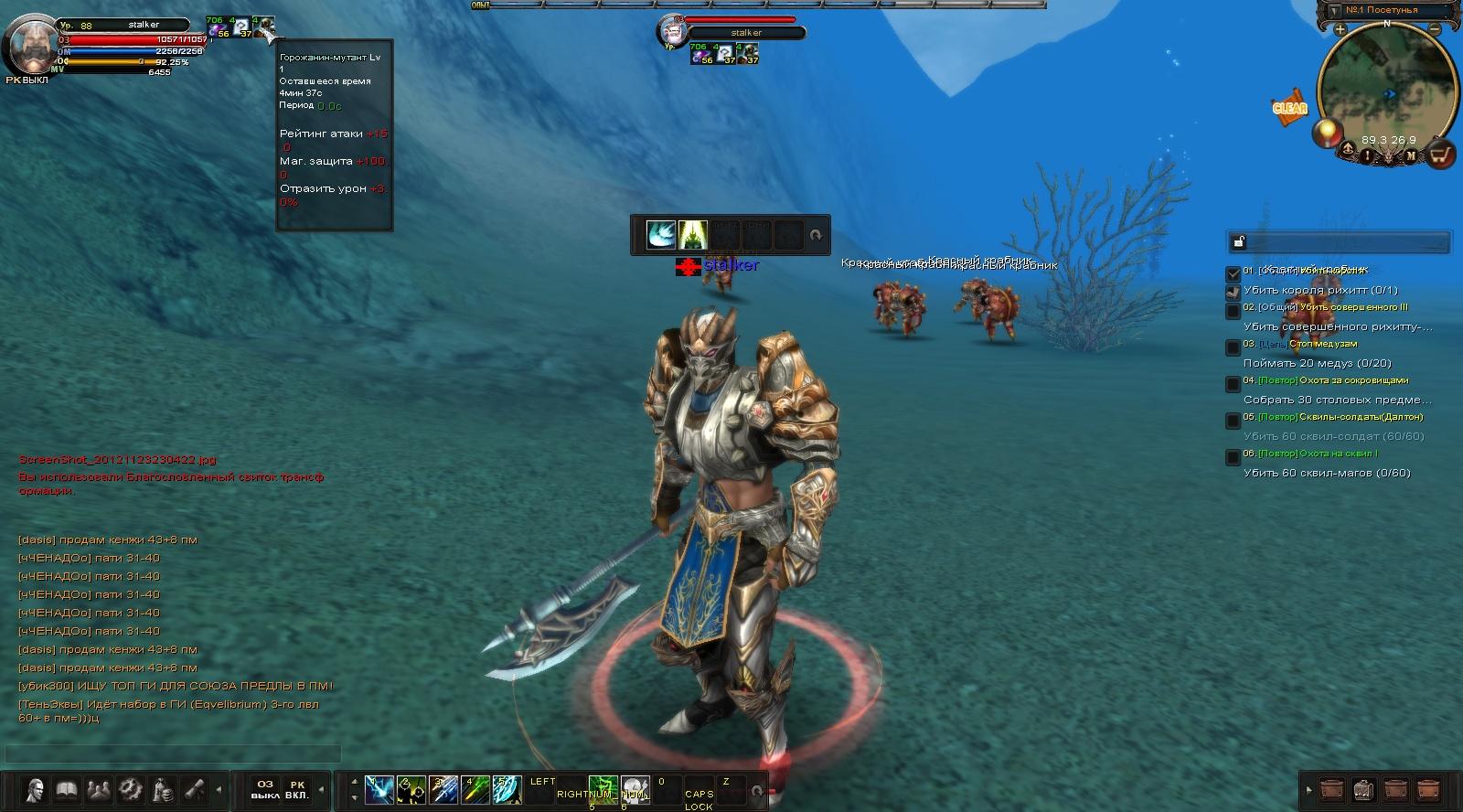Open the skill book icon

click(x=66, y=789)
